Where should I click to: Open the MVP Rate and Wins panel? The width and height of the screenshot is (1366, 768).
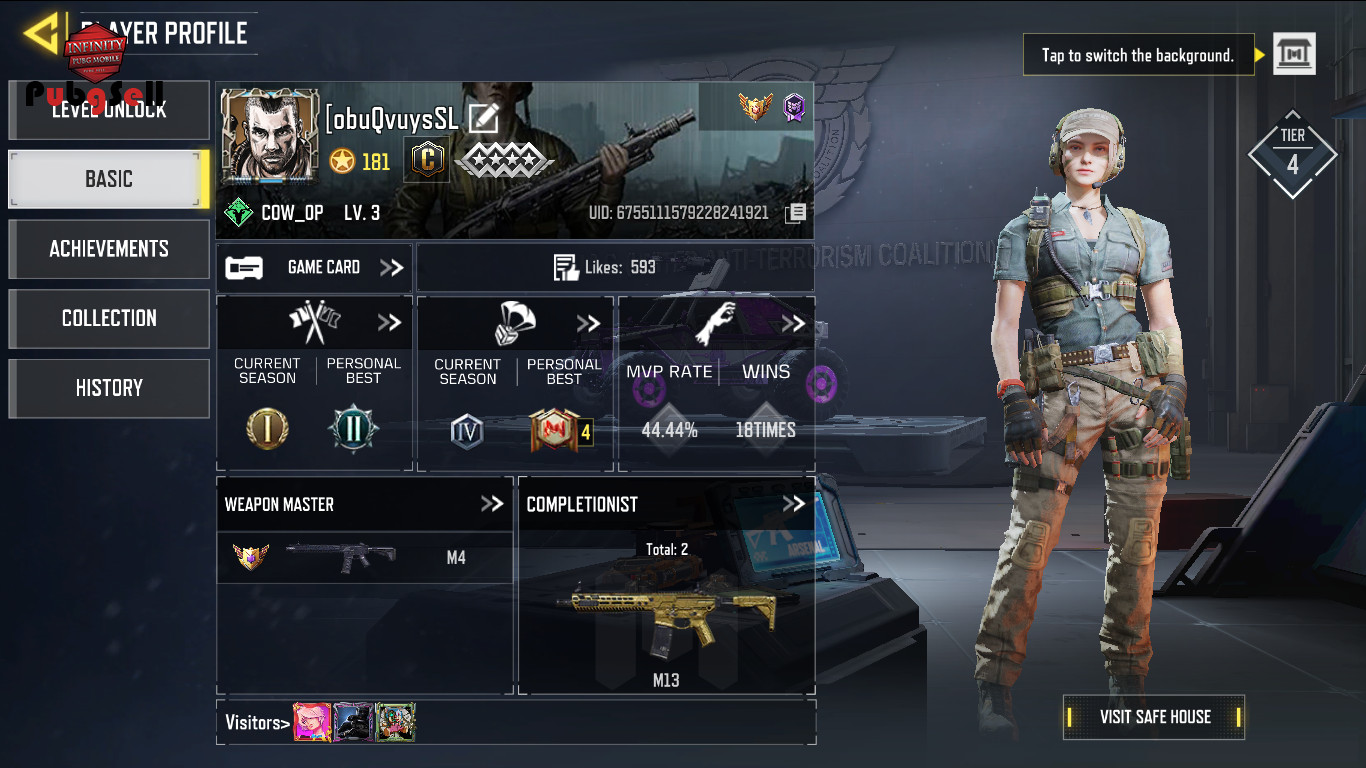(716, 383)
